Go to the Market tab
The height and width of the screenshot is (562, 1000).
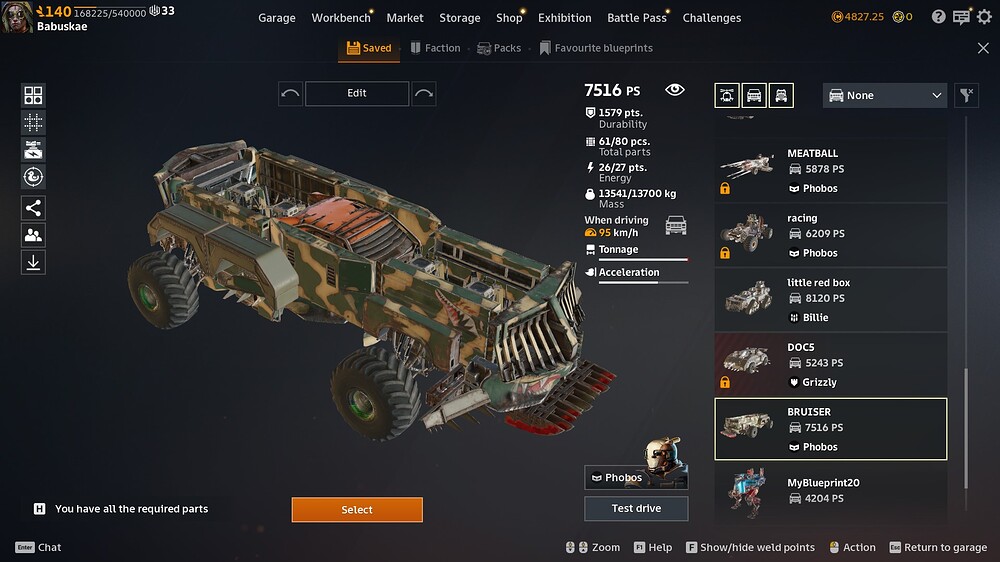405,18
